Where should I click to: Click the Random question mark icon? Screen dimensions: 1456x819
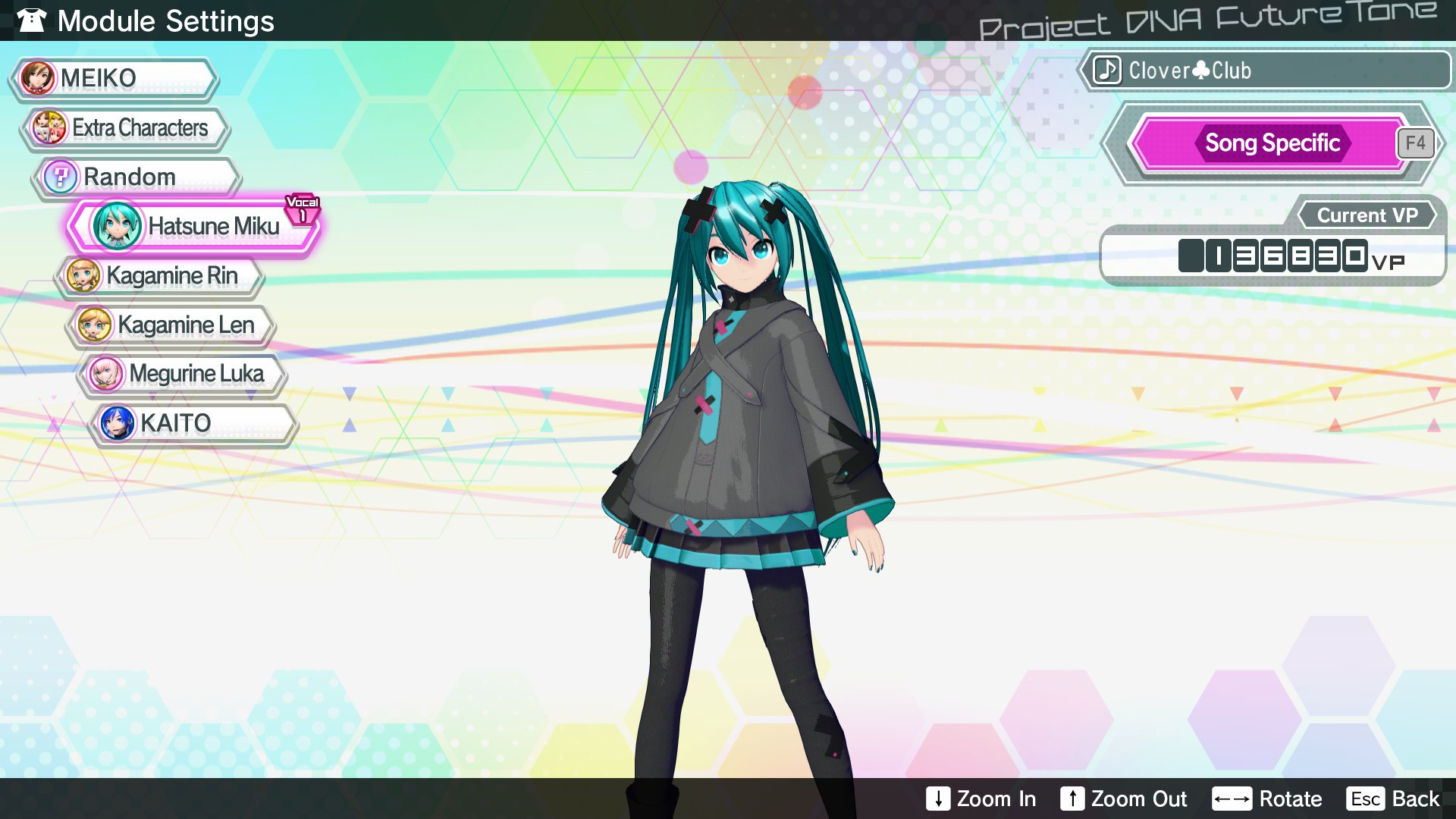(x=60, y=177)
